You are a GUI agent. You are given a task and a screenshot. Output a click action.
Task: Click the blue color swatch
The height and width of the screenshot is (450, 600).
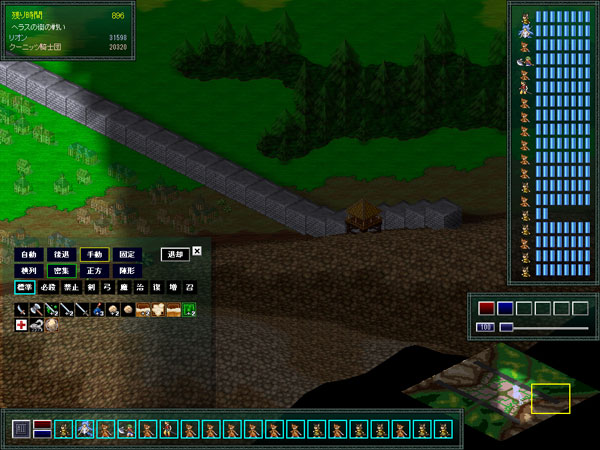click(x=505, y=308)
